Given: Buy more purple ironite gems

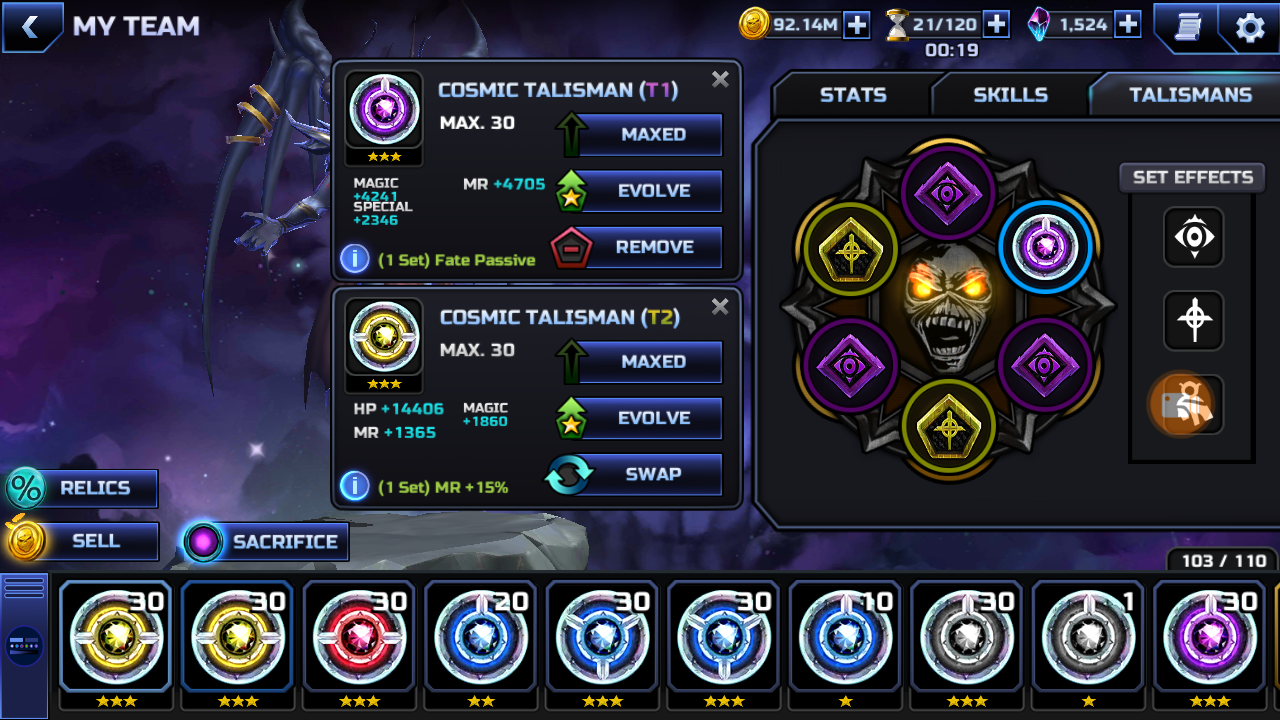Looking at the screenshot, I should [1128, 25].
